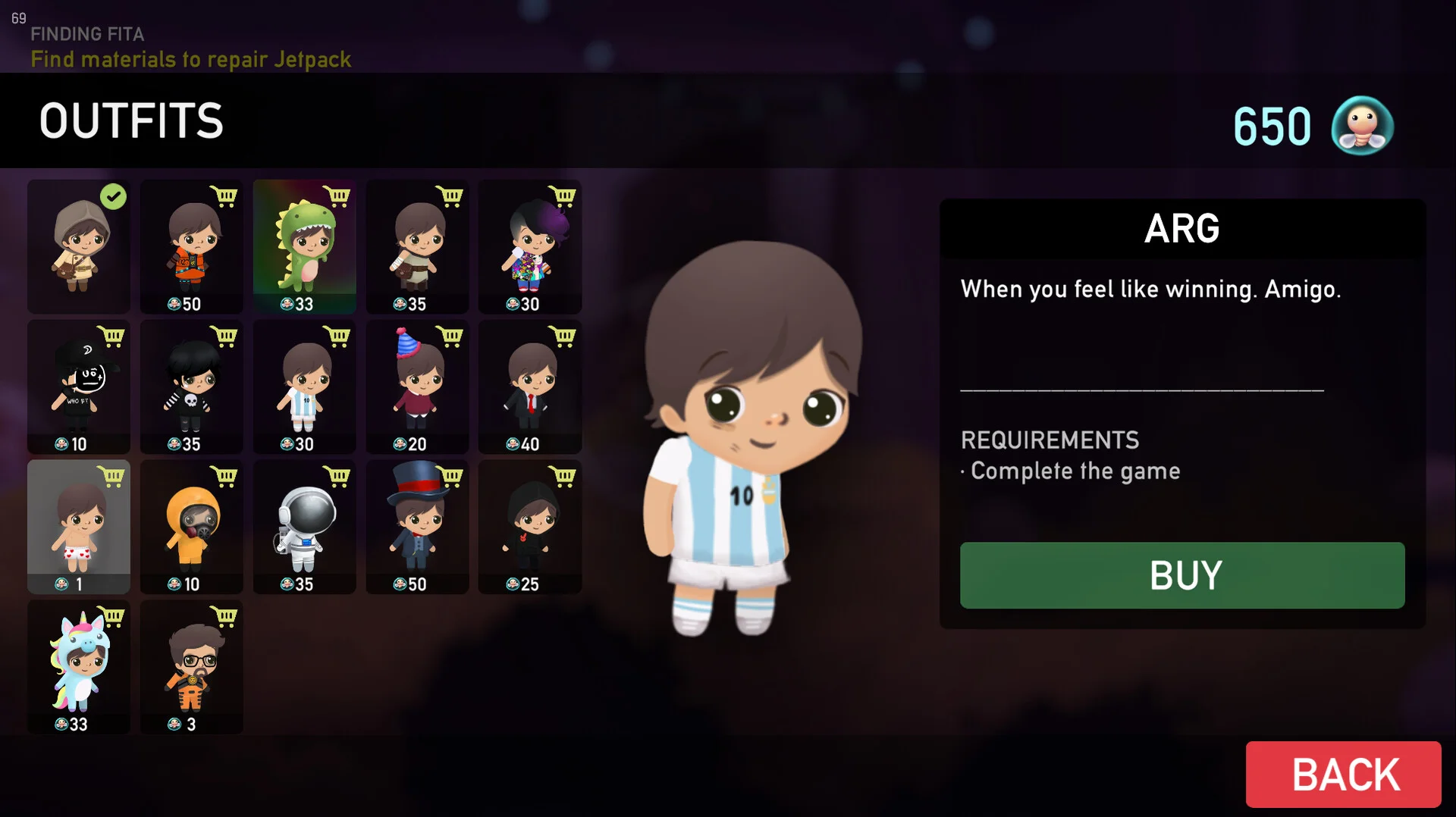Viewport: 1456px width, 817px height.
Task: Choose the black hooded outfit costing 25
Action: coord(530,527)
